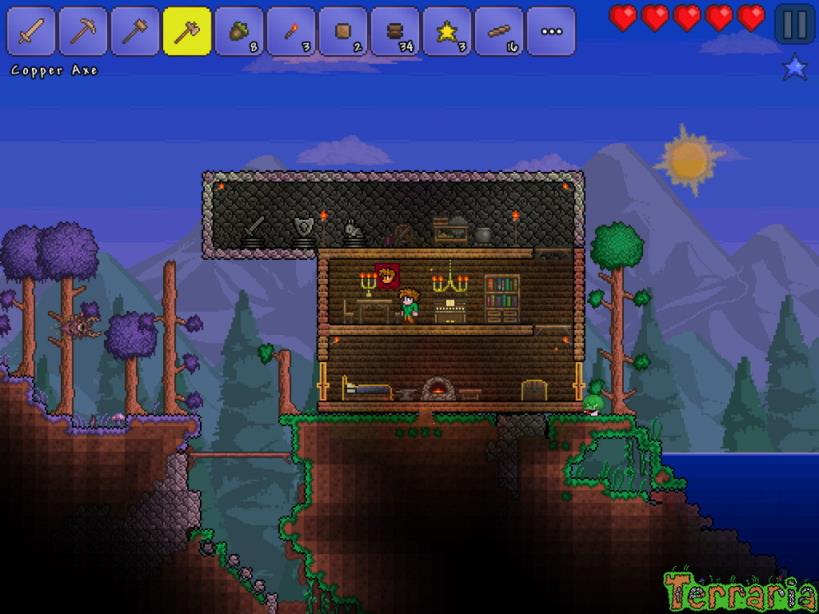This screenshot has width=819, height=614.
Task: Select the torch hotbar slot
Action: click(291, 31)
